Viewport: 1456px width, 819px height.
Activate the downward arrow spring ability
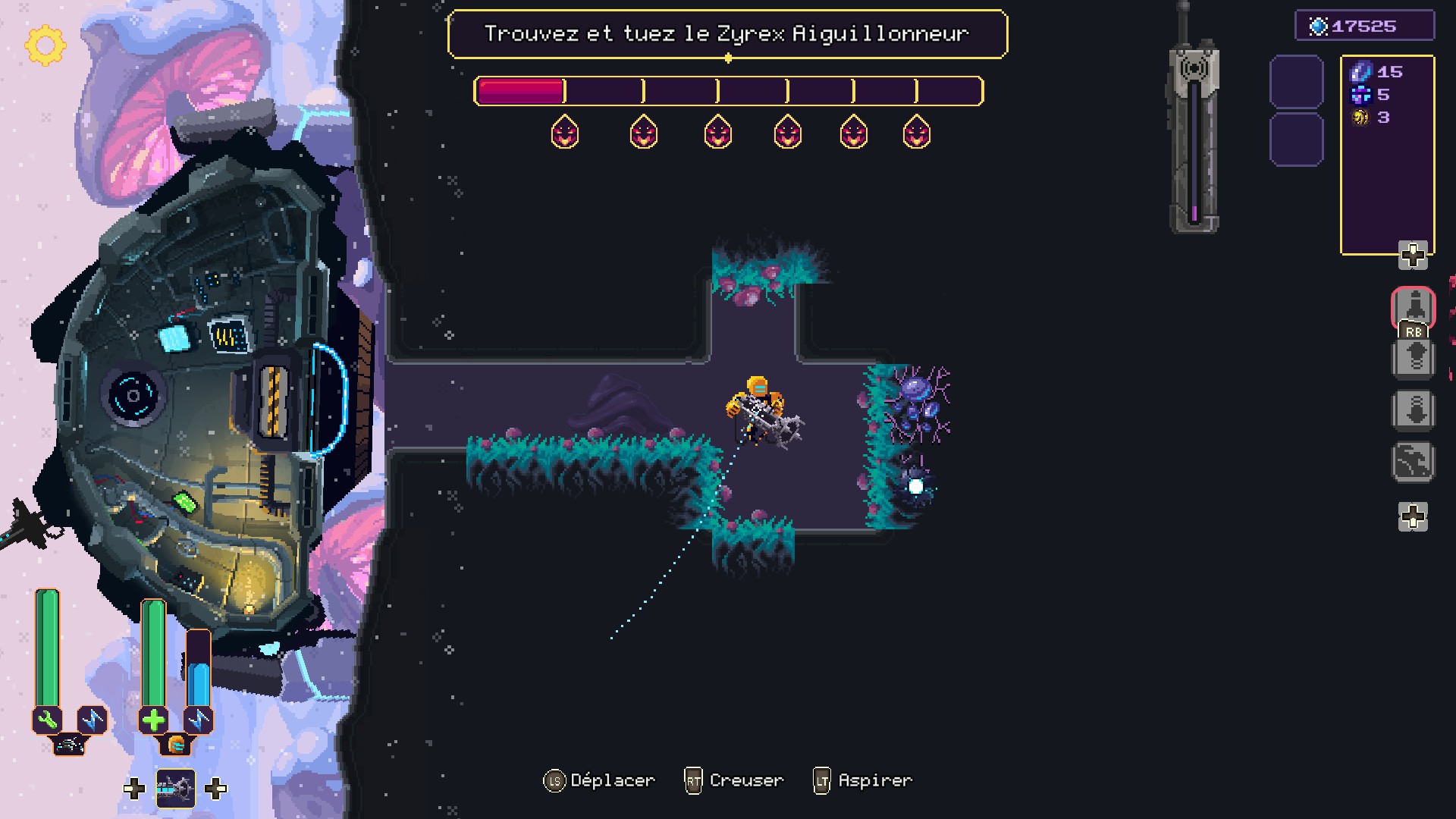[x=1414, y=410]
